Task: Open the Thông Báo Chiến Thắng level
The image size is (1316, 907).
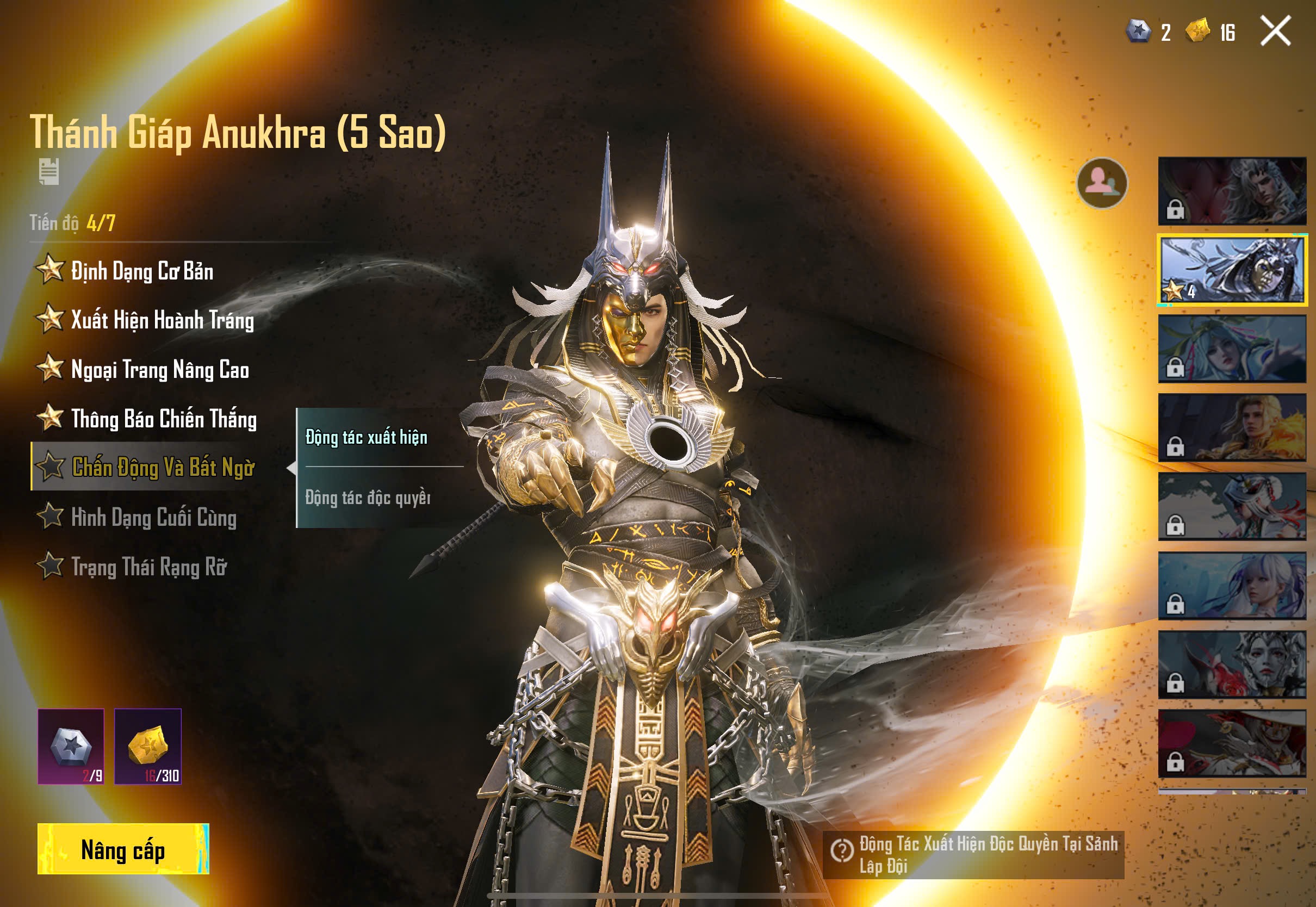Action: [164, 419]
